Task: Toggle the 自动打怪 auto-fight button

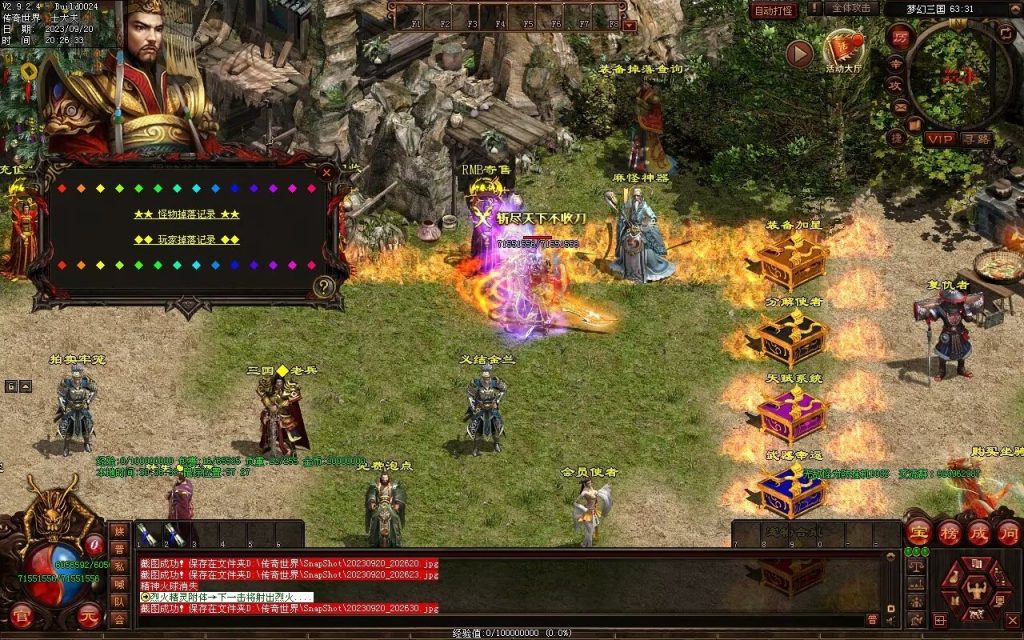Action: [x=774, y=10]
